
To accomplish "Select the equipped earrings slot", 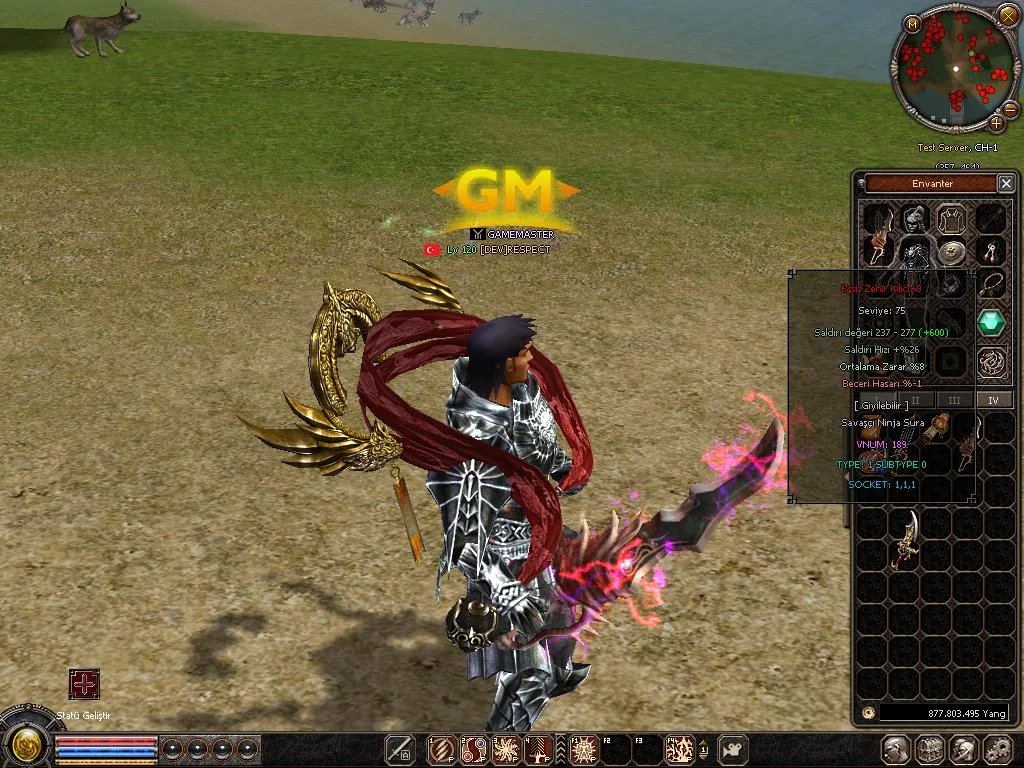I will click(991, 250).
